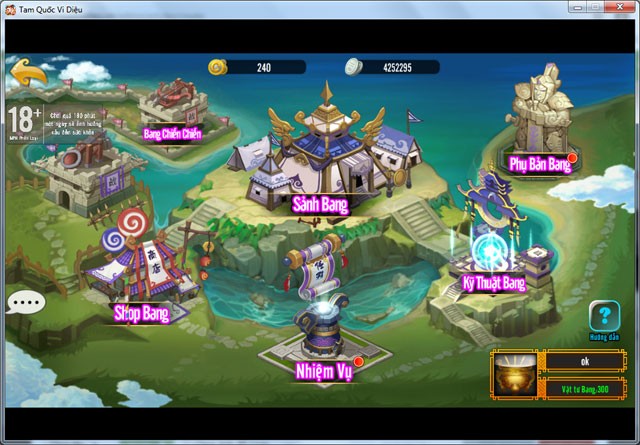Go back with the yellow arrow
Image resolution: width=640 pixels, height=445 pixels.
click(29, 75)
